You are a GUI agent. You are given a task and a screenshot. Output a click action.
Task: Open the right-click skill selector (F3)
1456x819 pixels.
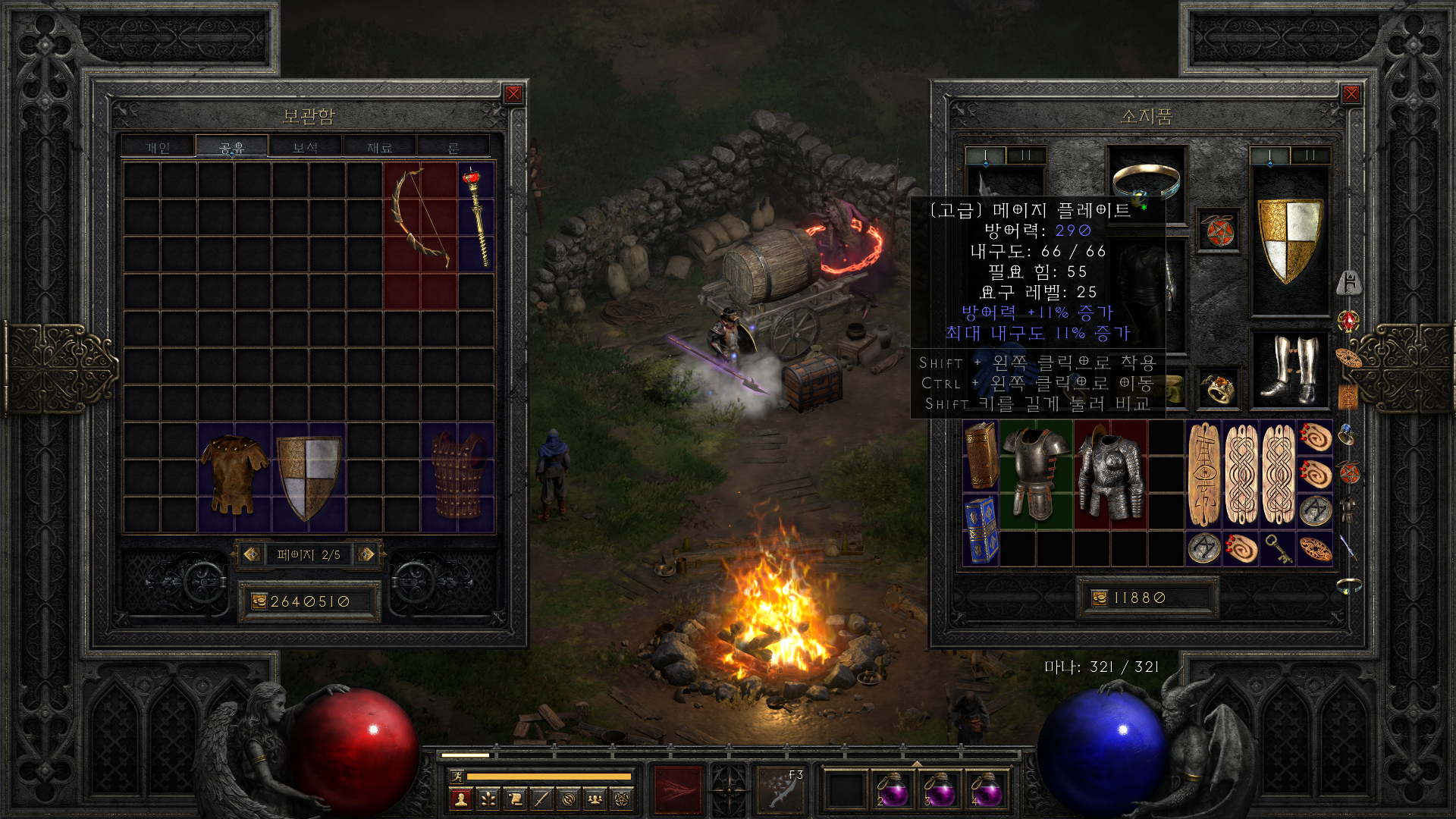tap(780, 789)
